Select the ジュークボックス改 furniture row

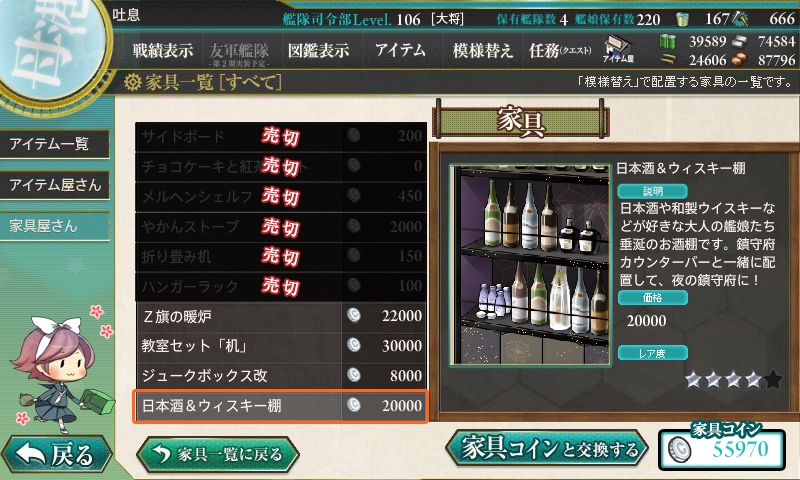point(281,376)
